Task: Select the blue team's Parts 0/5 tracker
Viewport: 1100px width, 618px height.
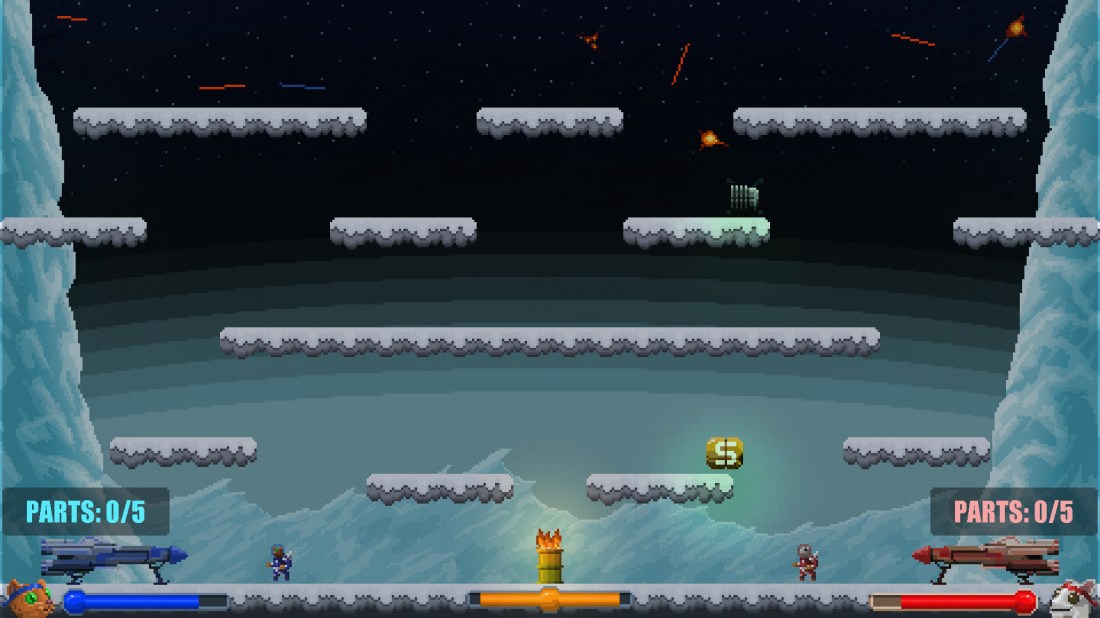Action: tap(86, 512)
